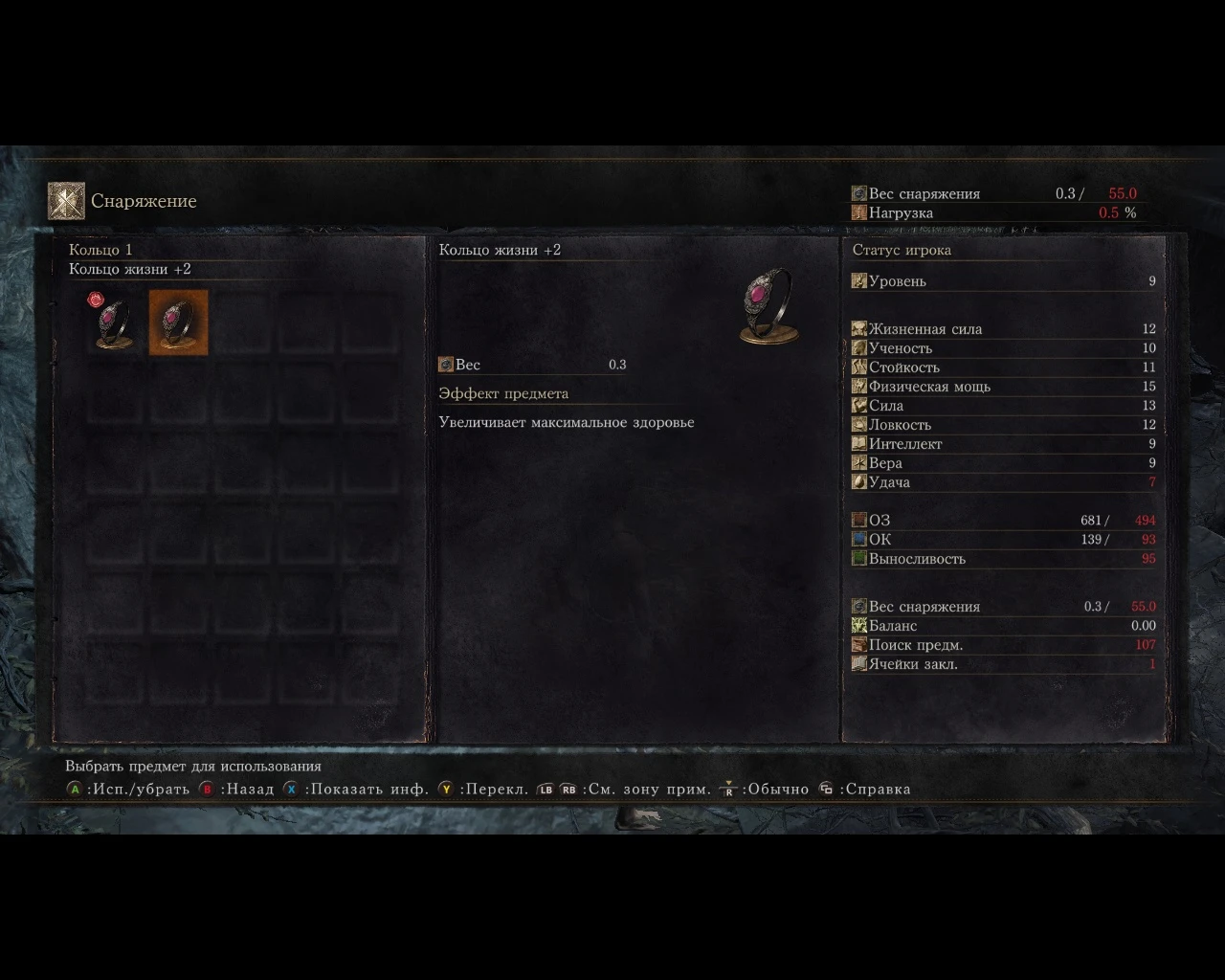Click the ОК focus stat icon
Viewport: 1225px width, 980px height.
pyautogui.click(x=860, y=539)
